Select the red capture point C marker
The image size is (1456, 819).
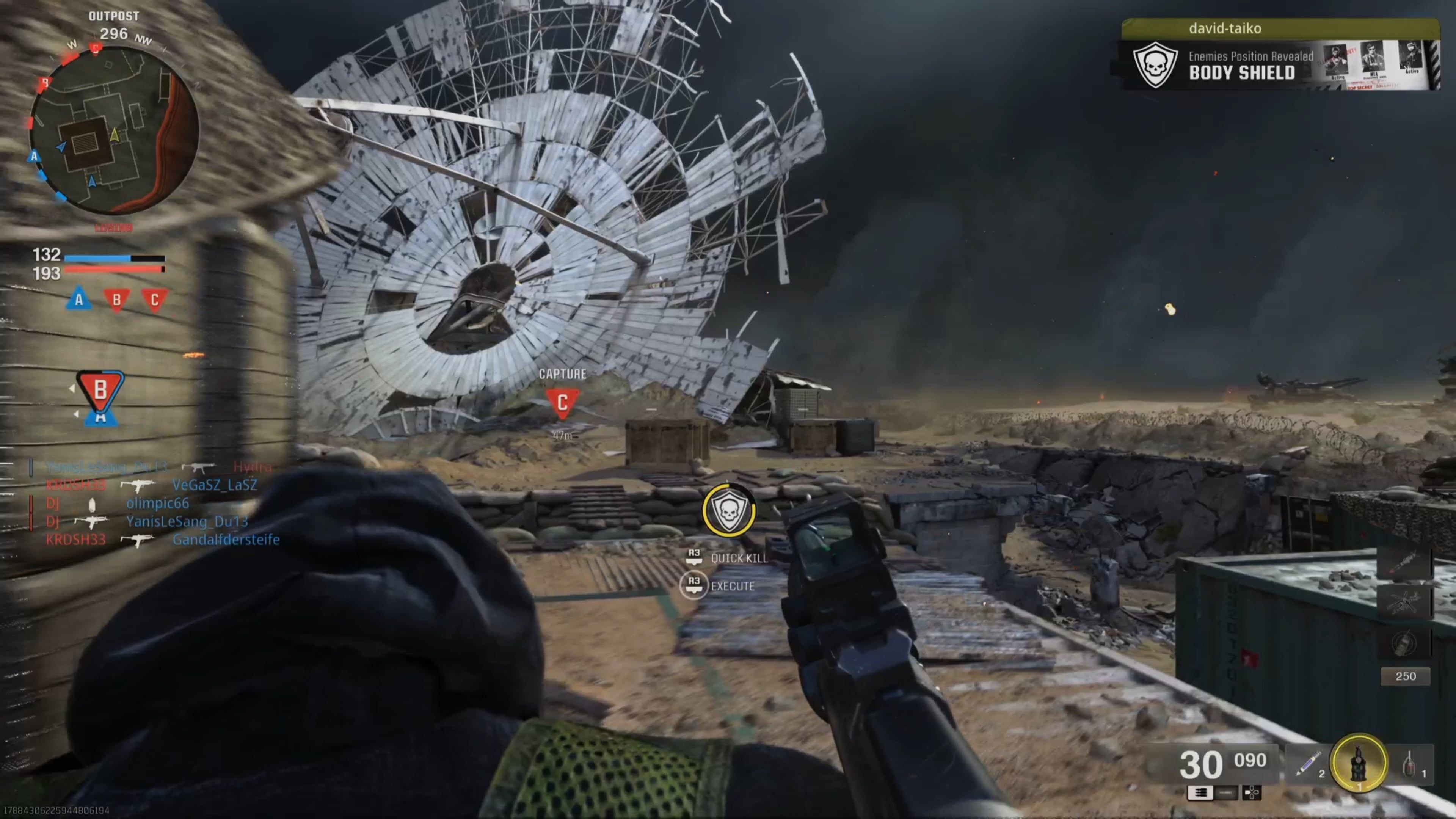pyautogui.click(x=563, y=402)
